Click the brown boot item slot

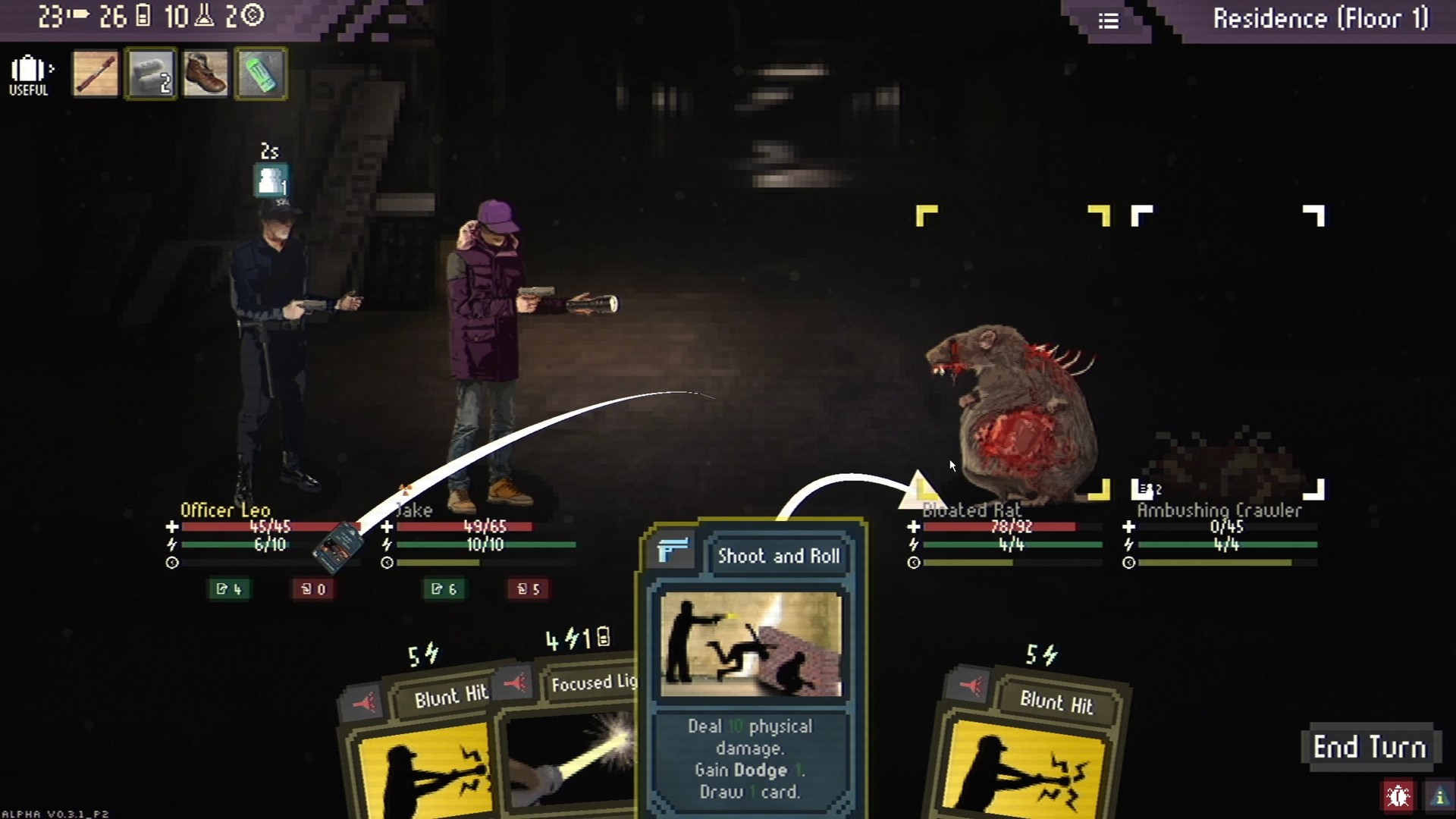(x=206, y=74)
